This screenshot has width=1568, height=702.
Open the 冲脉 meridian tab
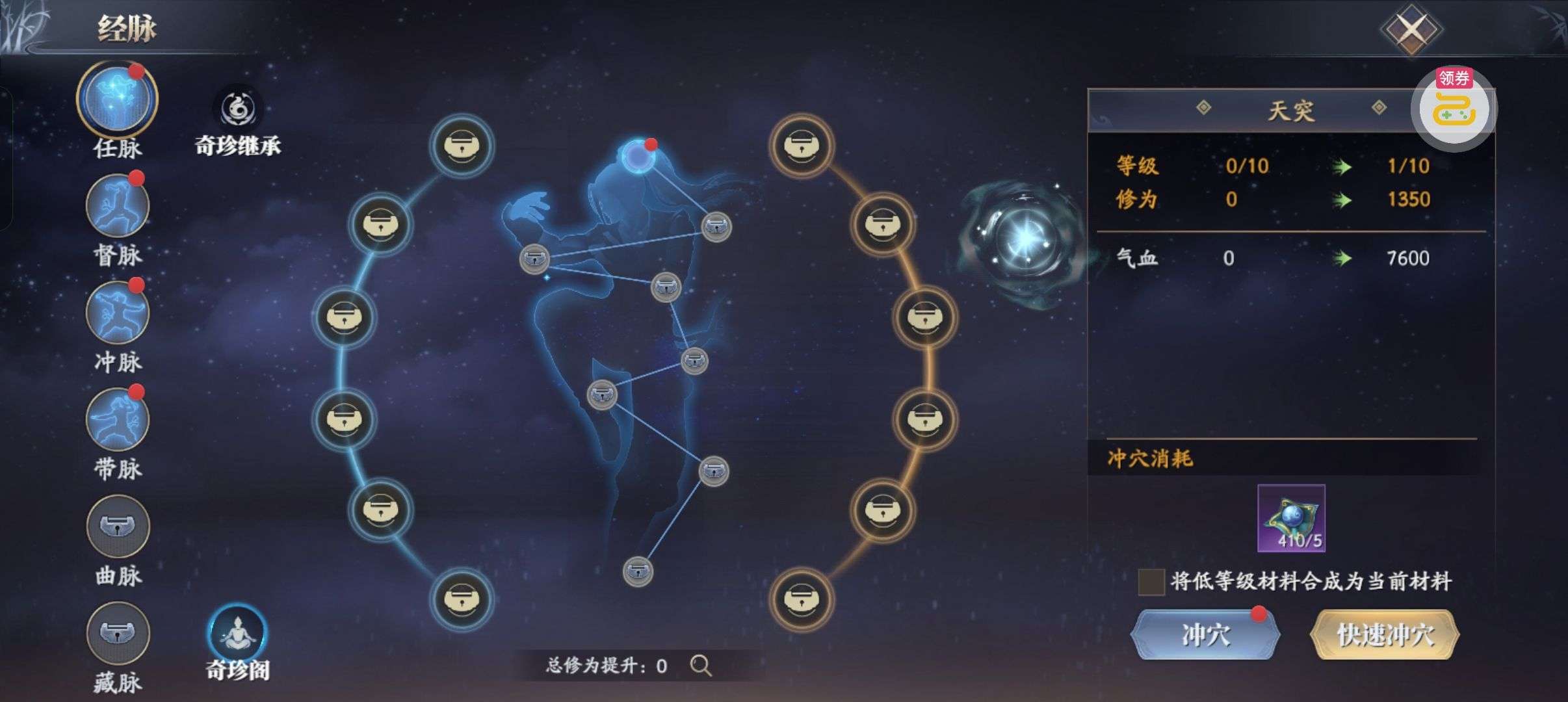pos(117,313)
